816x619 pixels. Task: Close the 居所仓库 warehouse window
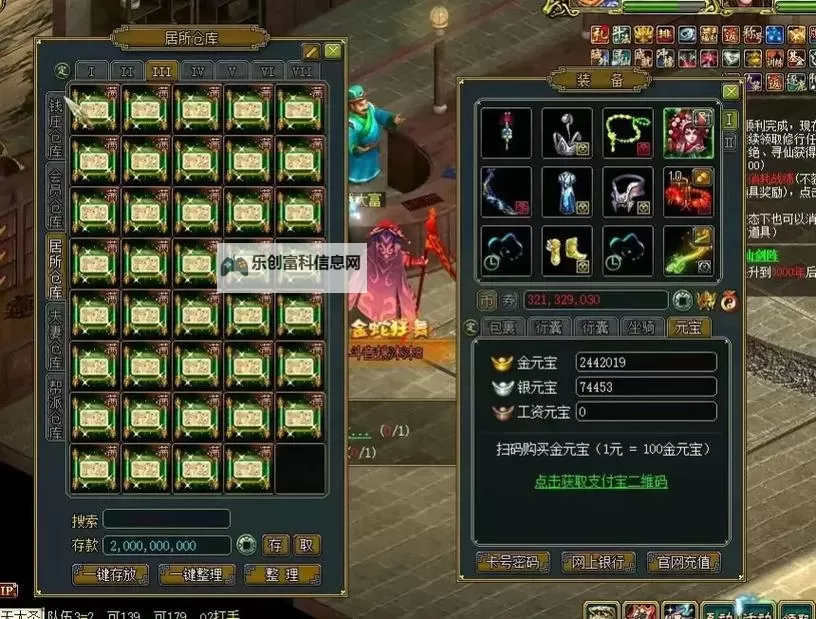click(x=333, y=51)
